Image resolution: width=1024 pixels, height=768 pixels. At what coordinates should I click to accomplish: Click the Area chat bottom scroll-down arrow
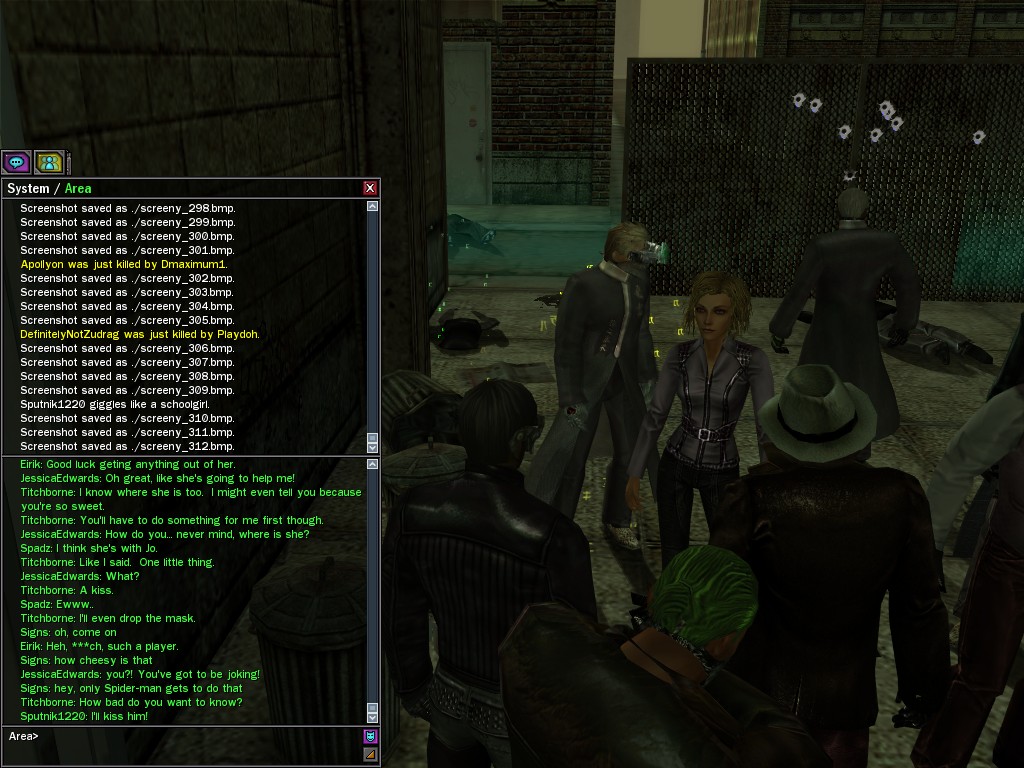(x=373, y=717)
